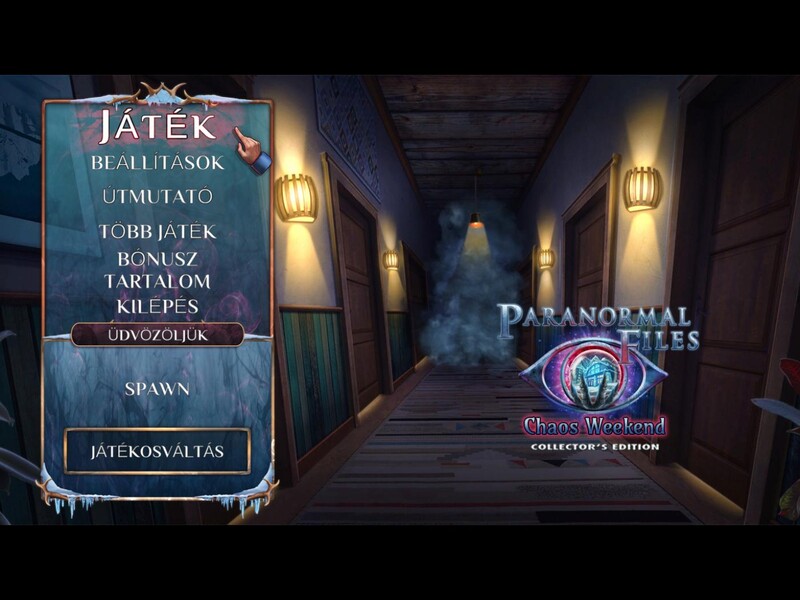This screenshot has height=600, width=800.
Task: Open the Bónusz Tartalom section
Action: coord(157,270)
